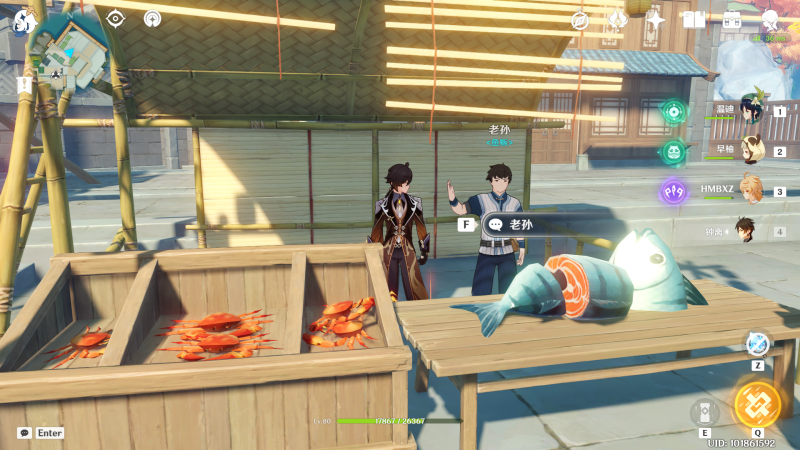Open the adventurer handbook book icon
Image resolution: width=800 pixels, height=450 pixels.
pos(694,19)
